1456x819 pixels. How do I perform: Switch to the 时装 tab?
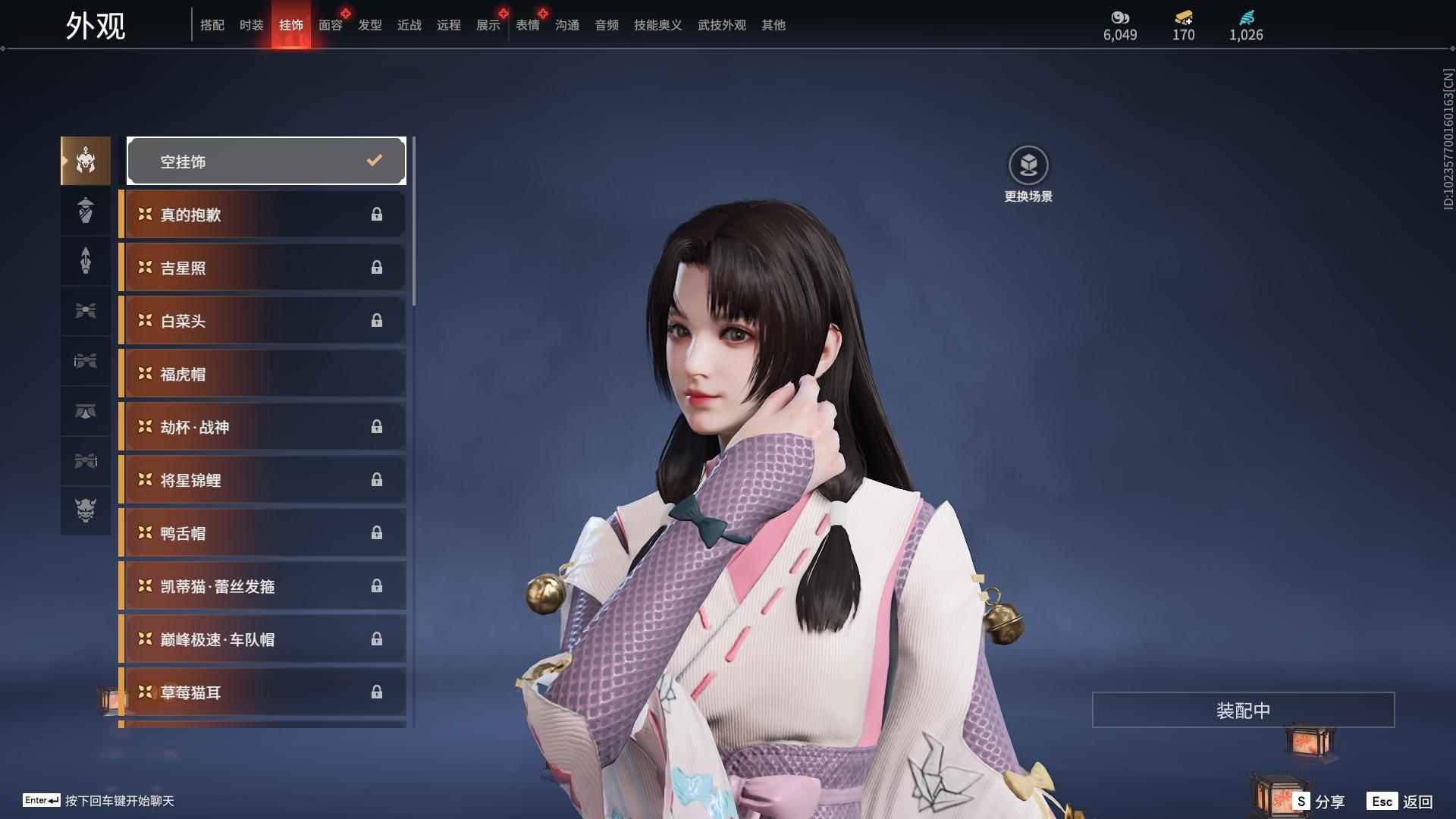coord(251,25)
